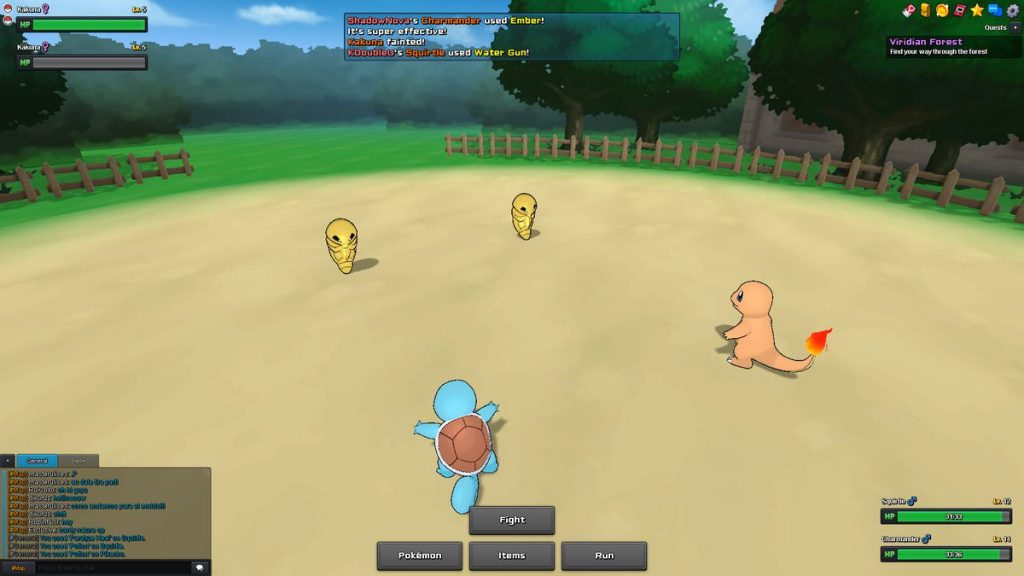Click the red and white trainer card icon
The width and height of the screenshot is (1024, 576).
(x=908, y=10)
